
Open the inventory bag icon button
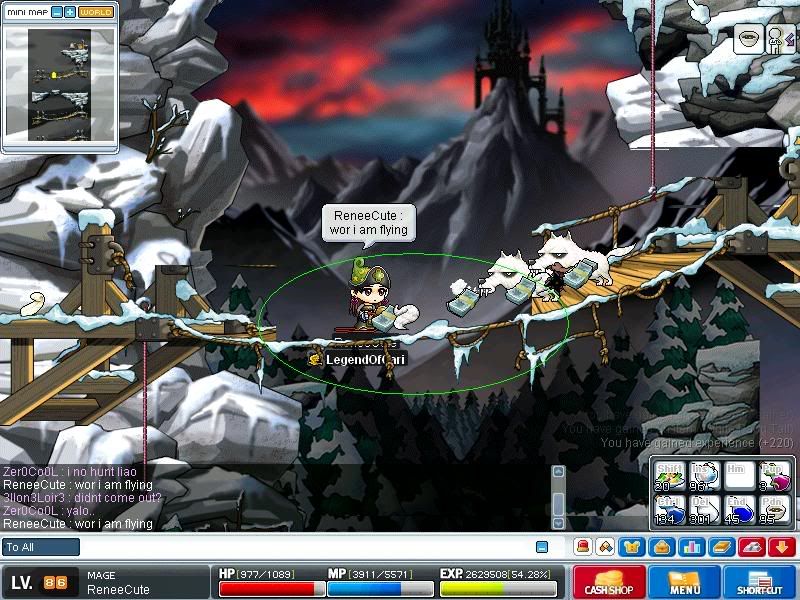pos(662,547)
